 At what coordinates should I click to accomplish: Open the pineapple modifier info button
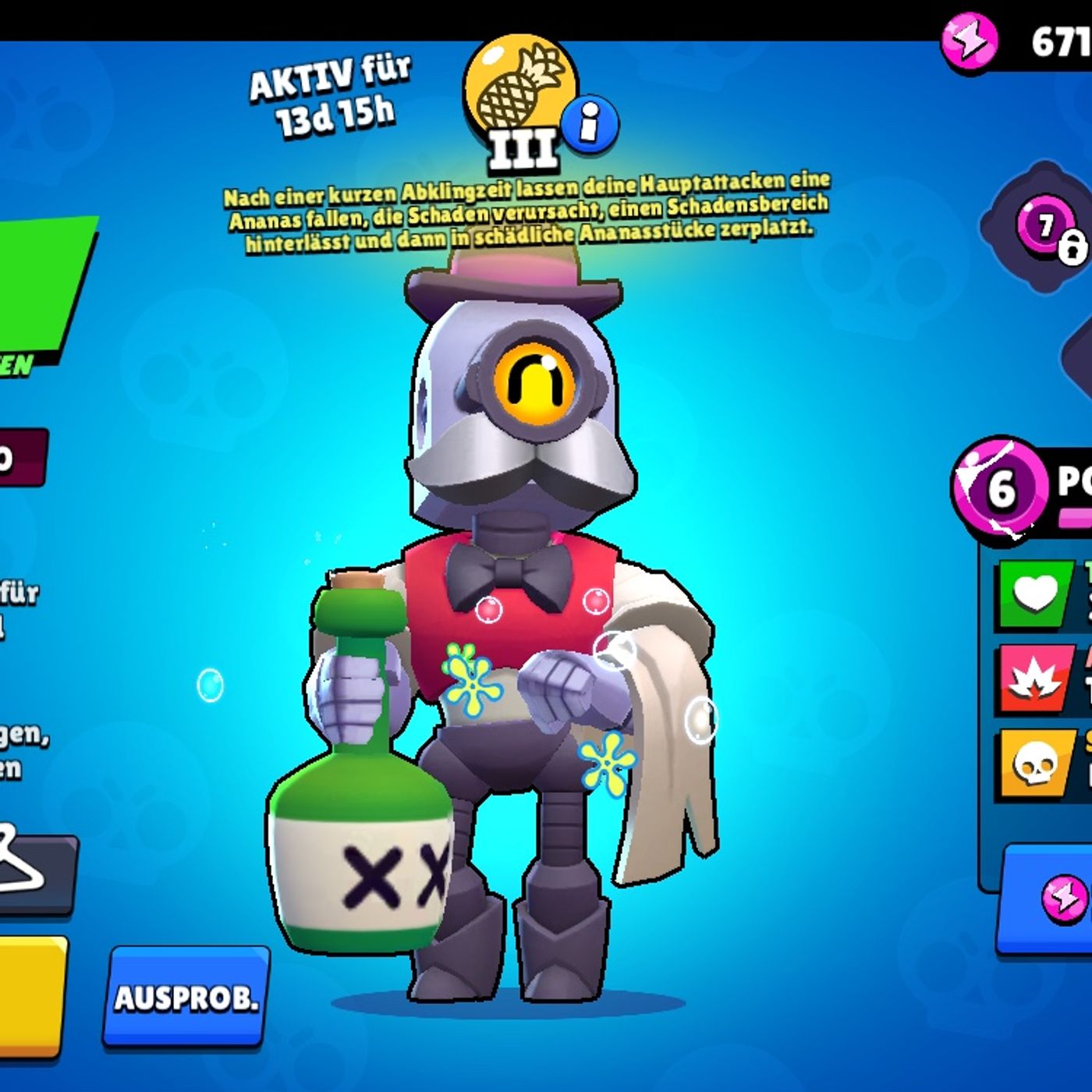click(590, 122)
